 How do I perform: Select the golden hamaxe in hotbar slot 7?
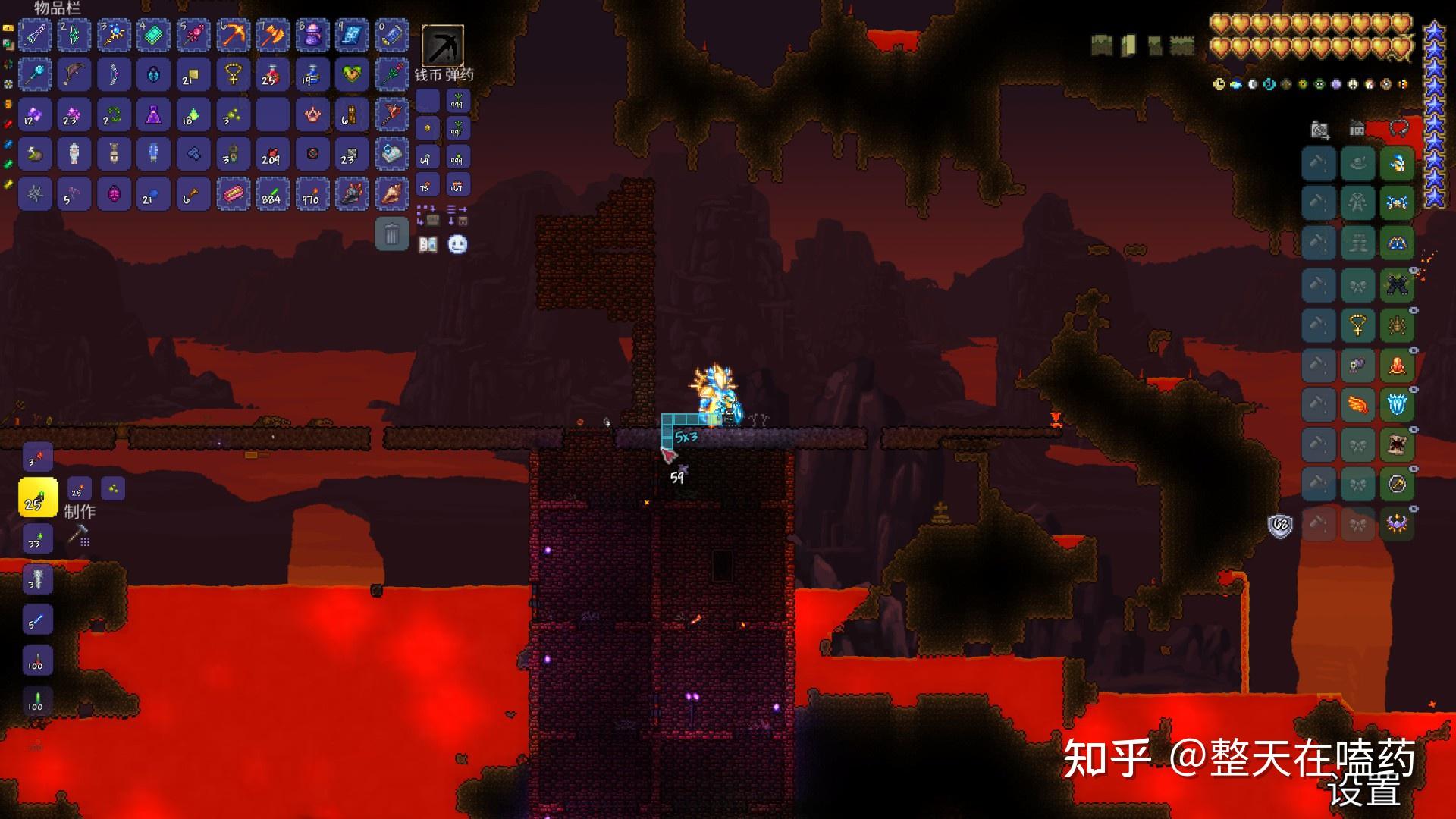[272, 36]
